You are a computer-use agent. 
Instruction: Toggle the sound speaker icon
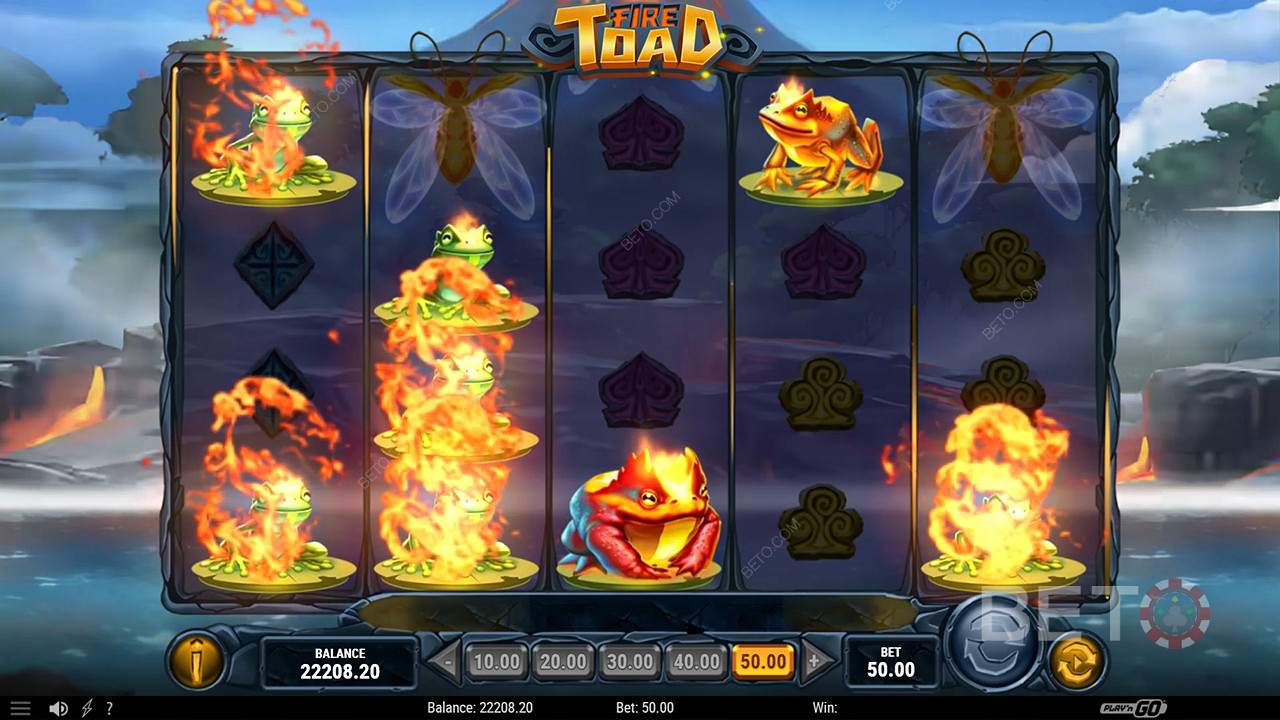coord(58,708)
